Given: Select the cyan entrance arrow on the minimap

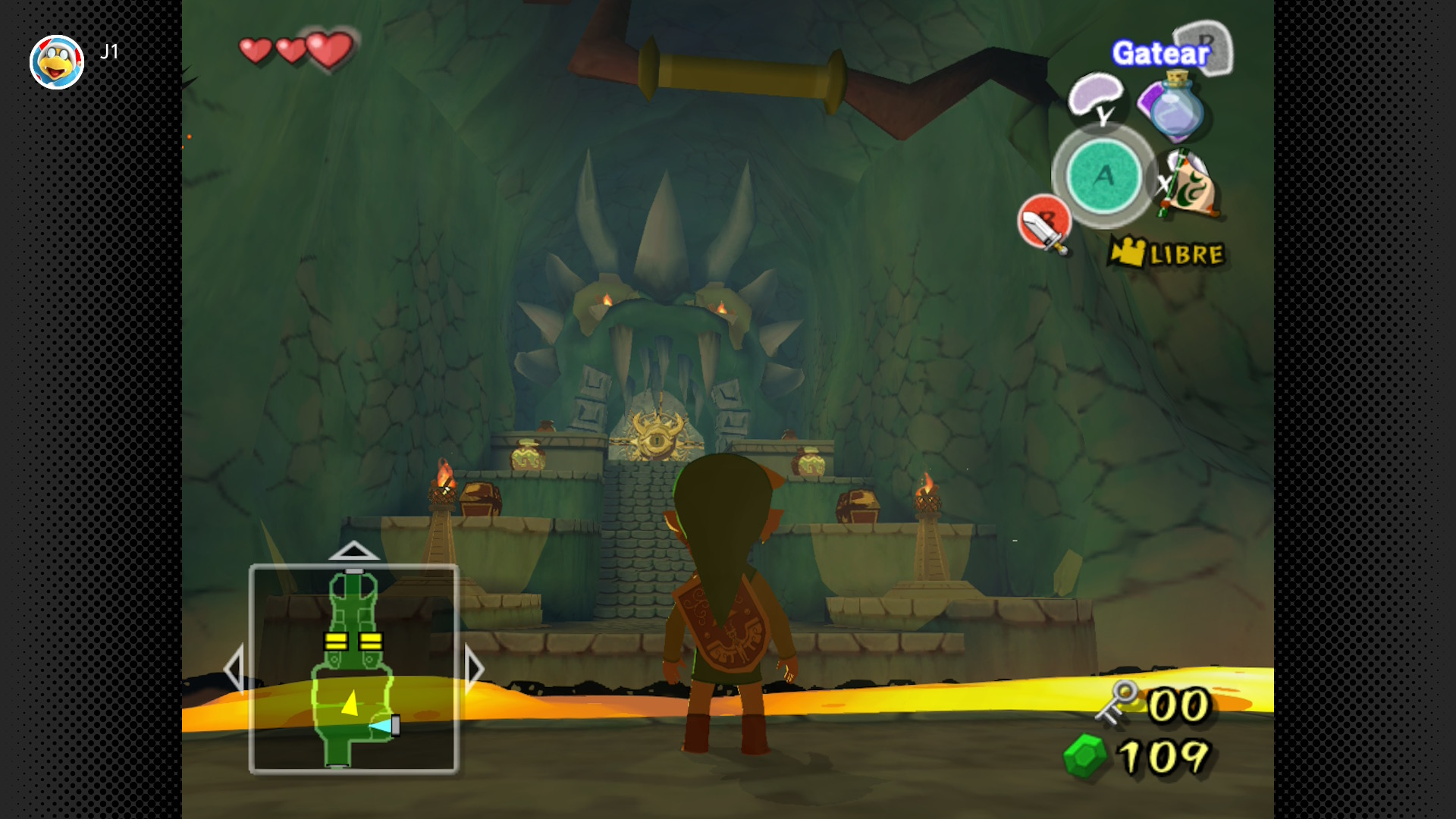Looking at the screenshot, I should click(x=380, y=726).
